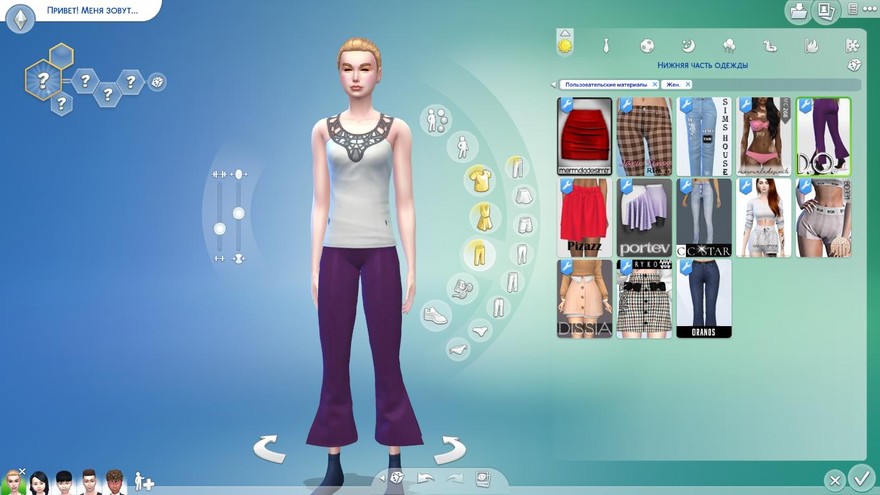
Task: Switch to the athletic outfit tab
Action: point(647,46)
